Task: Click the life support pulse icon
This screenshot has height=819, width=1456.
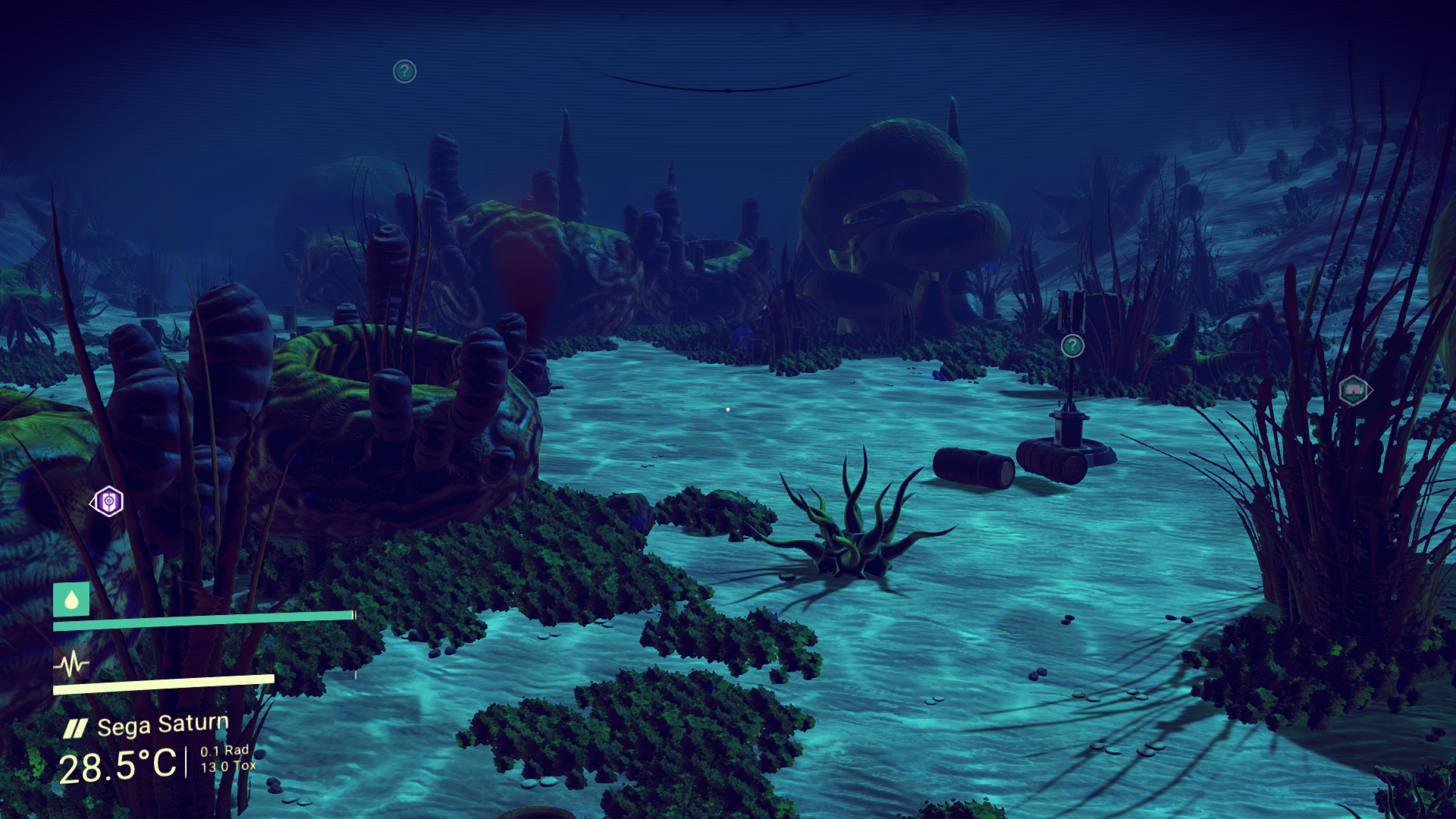Action: pyautogui.click(x=71, y=665)
